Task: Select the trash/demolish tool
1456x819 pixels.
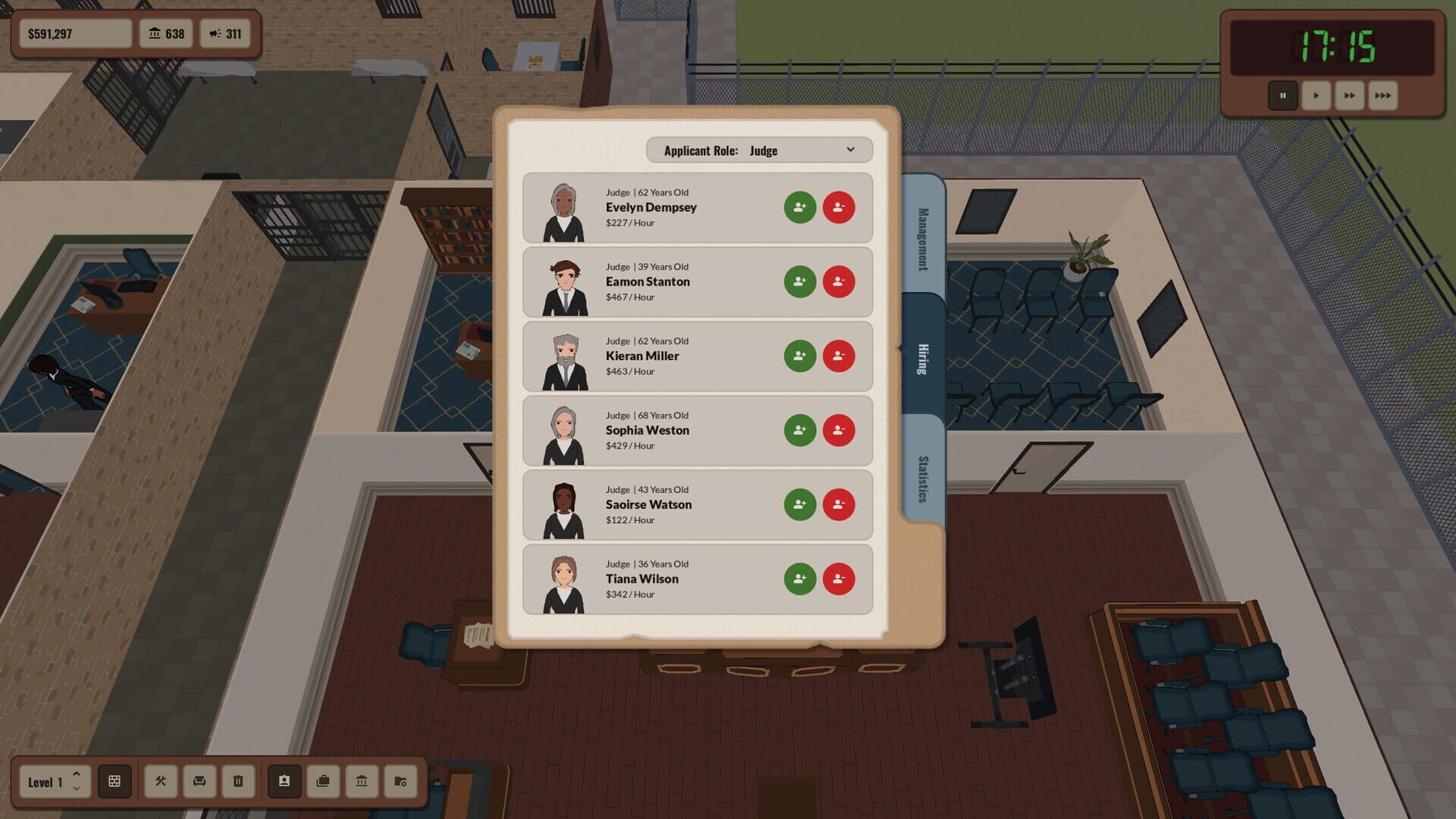Action: [238, 782]
